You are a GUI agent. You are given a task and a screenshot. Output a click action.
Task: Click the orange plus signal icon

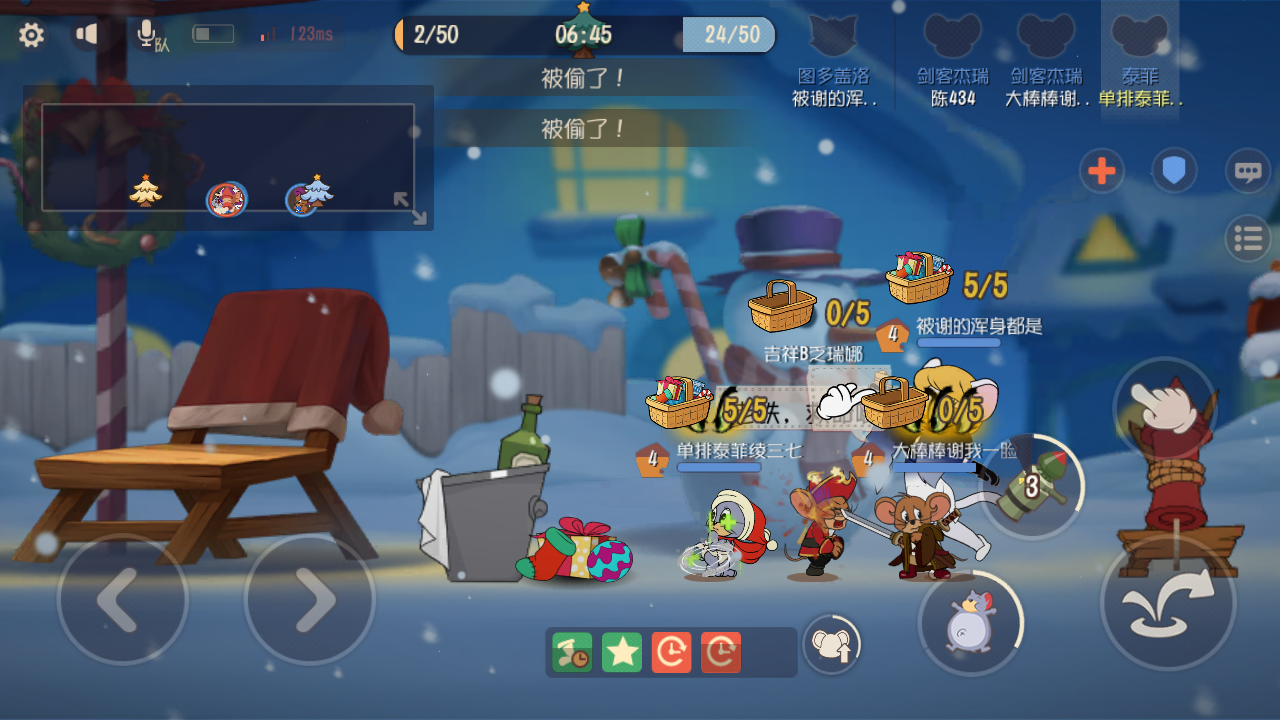pos(1101,171)
